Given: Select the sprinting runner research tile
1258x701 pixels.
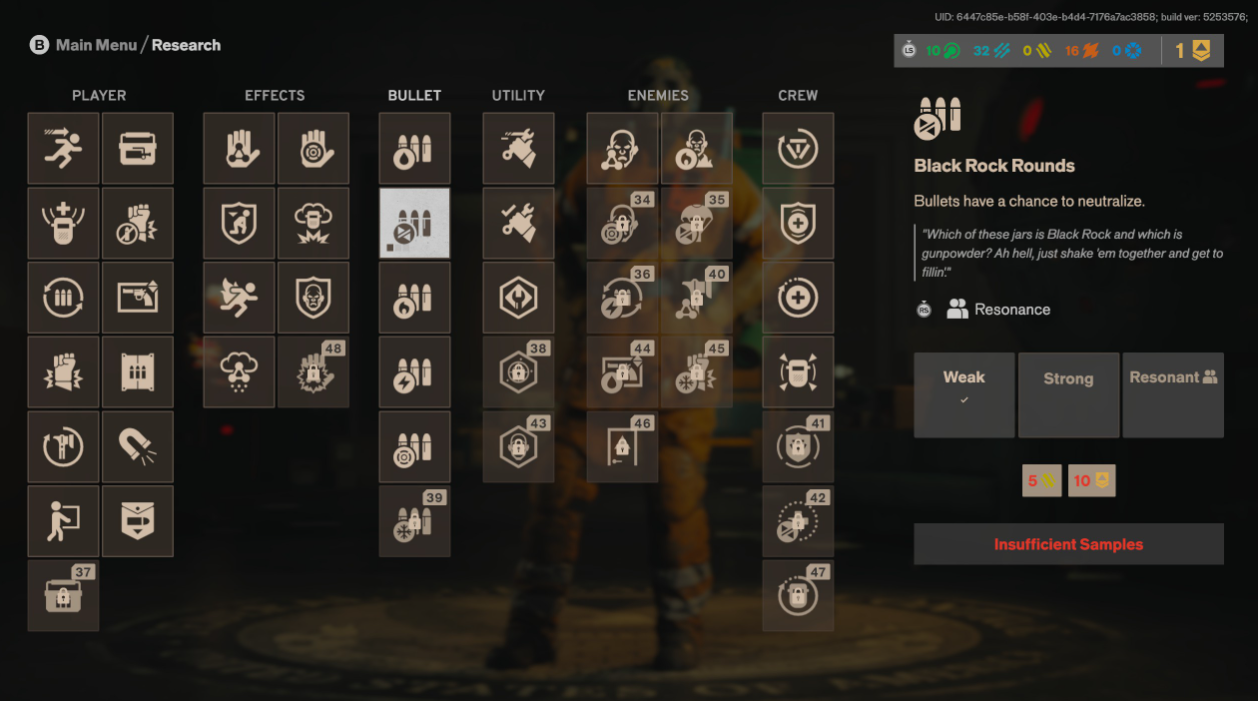Looking at the screenshot, I should [63, 148].
